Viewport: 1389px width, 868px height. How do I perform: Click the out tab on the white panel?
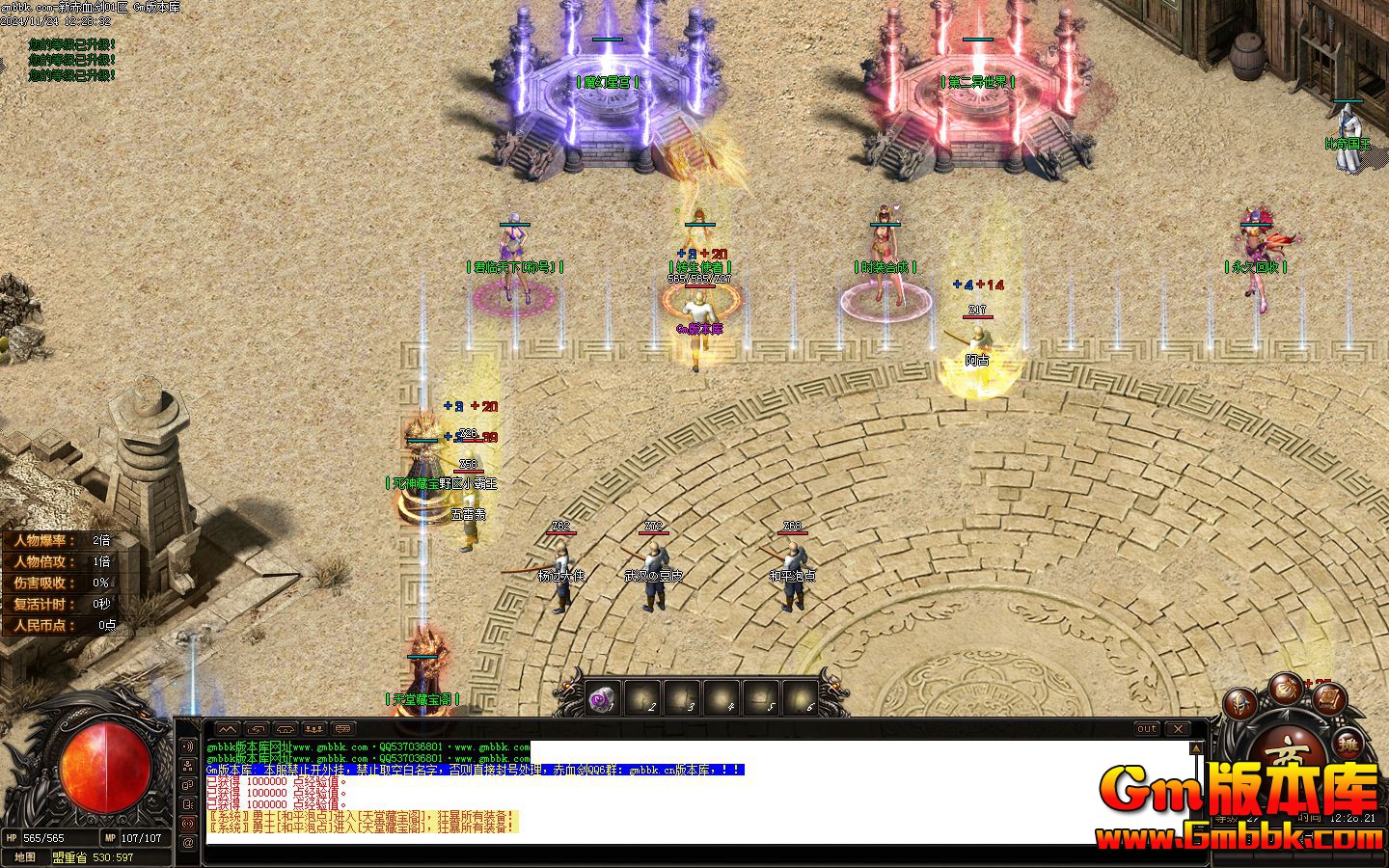coord(1146,729)
